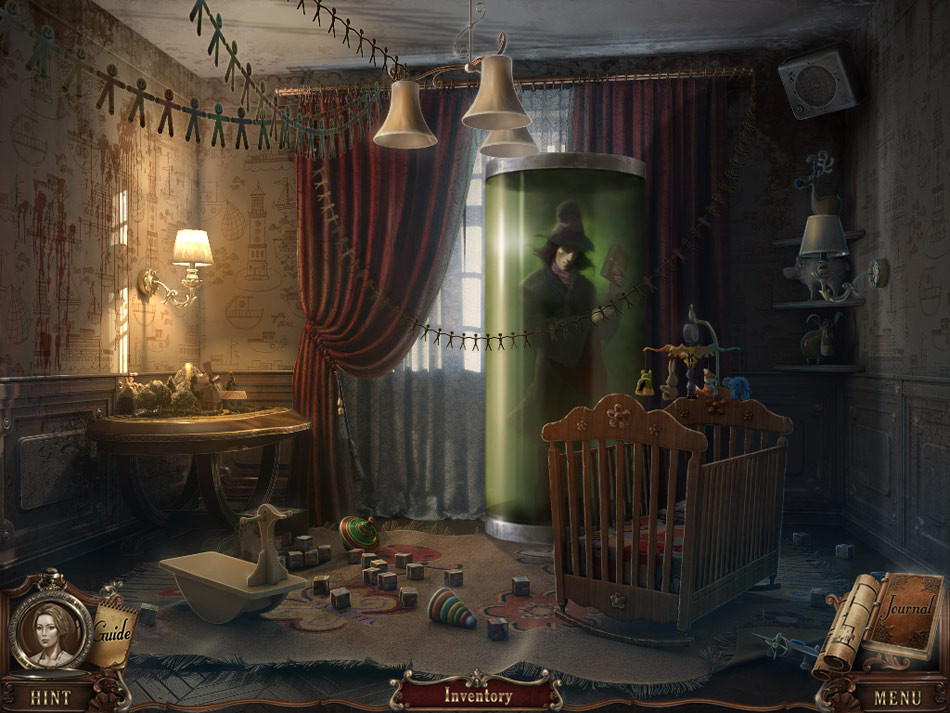Expand the Inventory bar

click(x=477, y=695)
